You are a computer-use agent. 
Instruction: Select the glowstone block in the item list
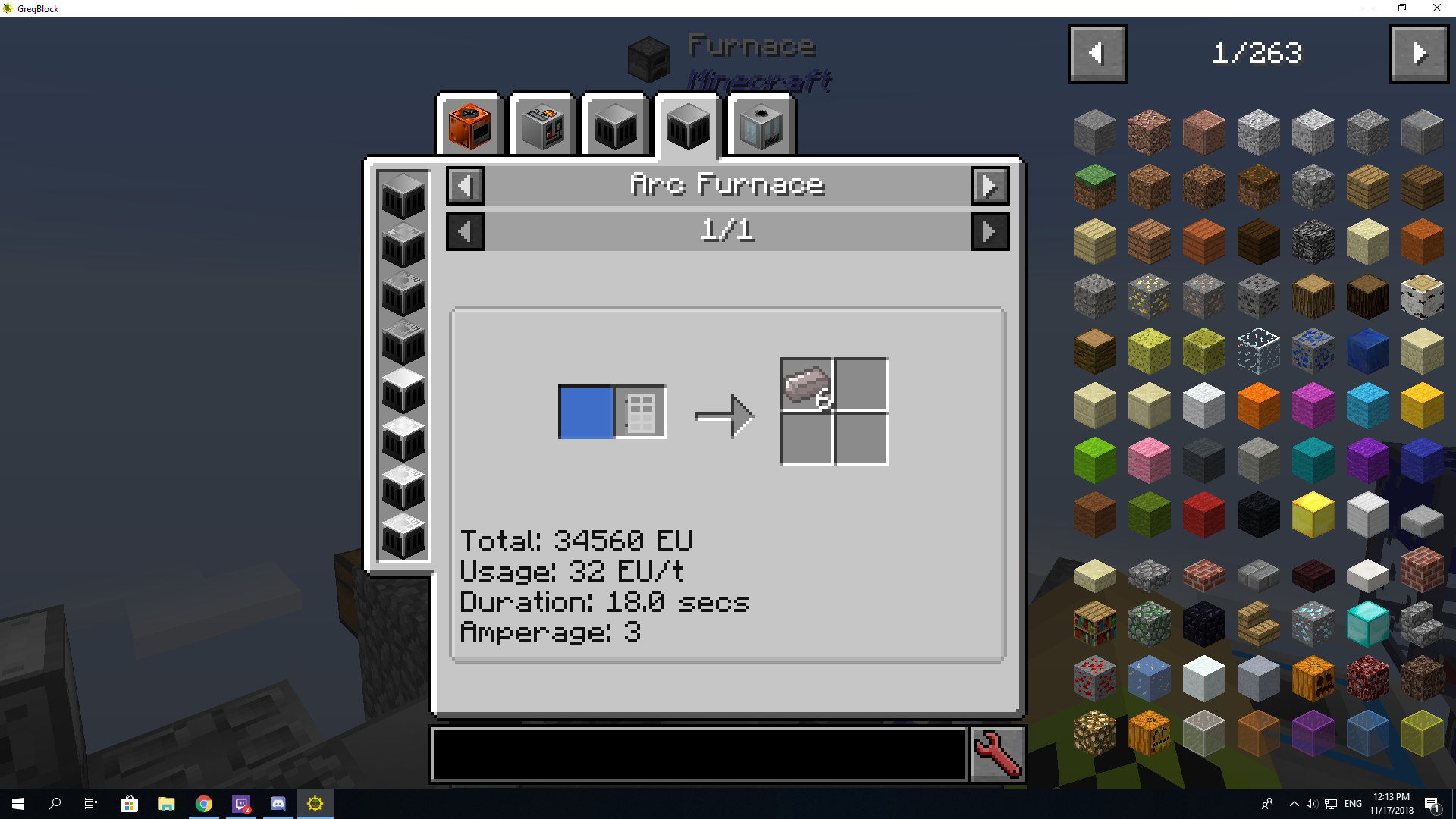1094,732
